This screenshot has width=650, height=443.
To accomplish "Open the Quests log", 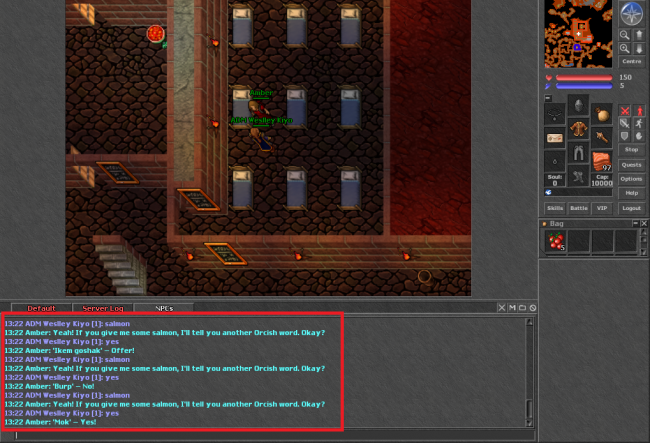I will 631,164.
